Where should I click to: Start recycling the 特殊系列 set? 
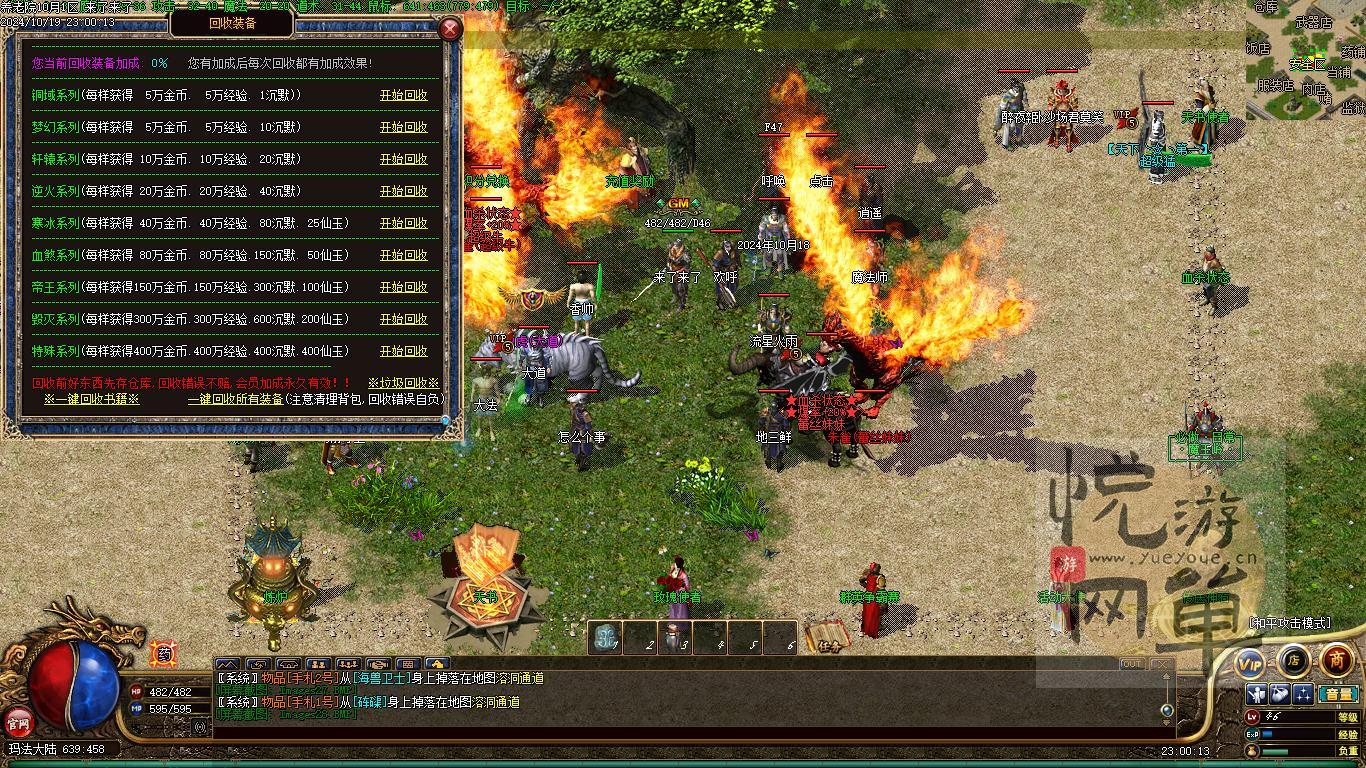coord(403,351)
